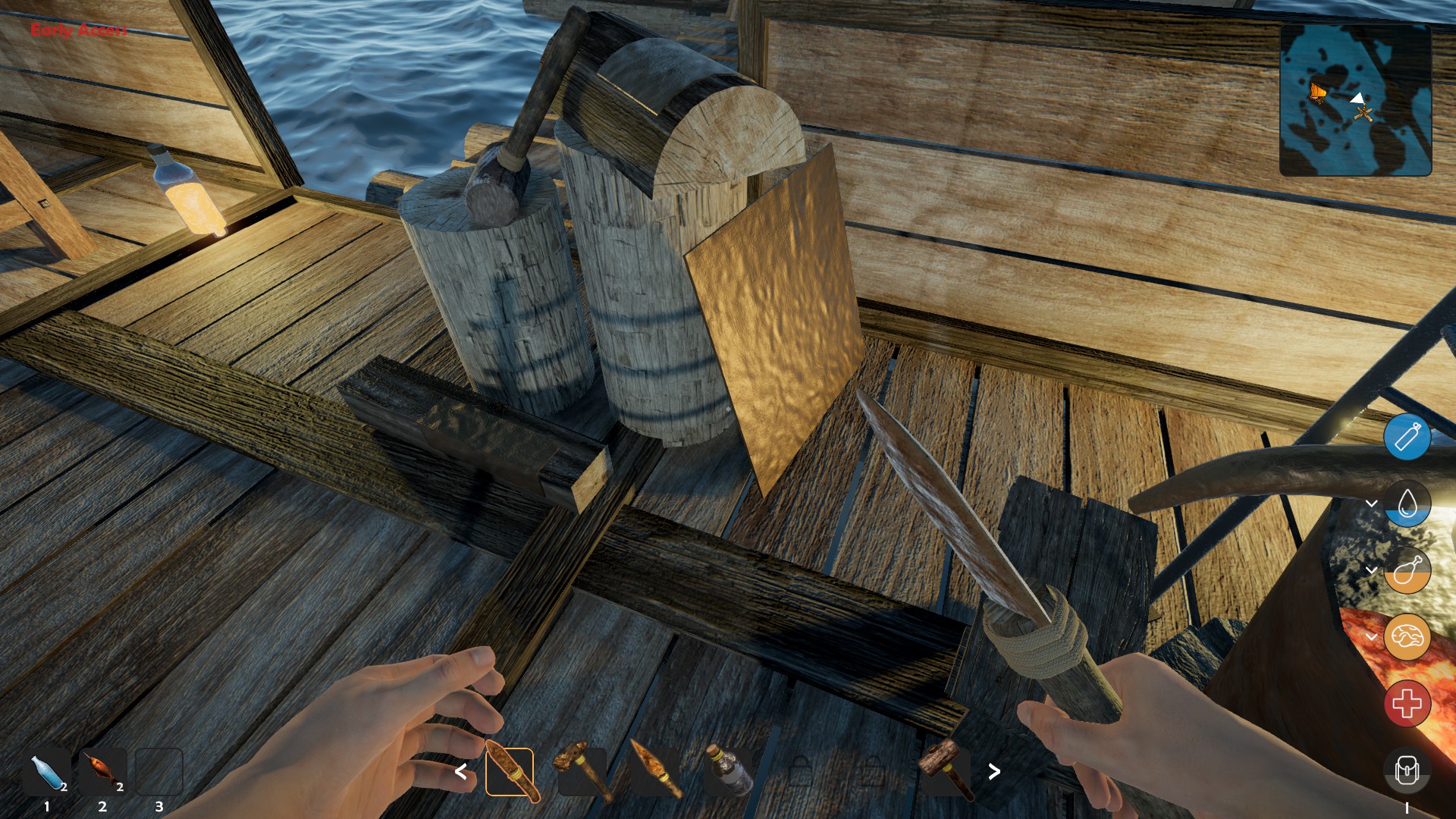Image resolution: width=1456 pixels, height=819 pixels.
Task: Select the cooked fish quick slot
Action: click(x=103, y=772)
